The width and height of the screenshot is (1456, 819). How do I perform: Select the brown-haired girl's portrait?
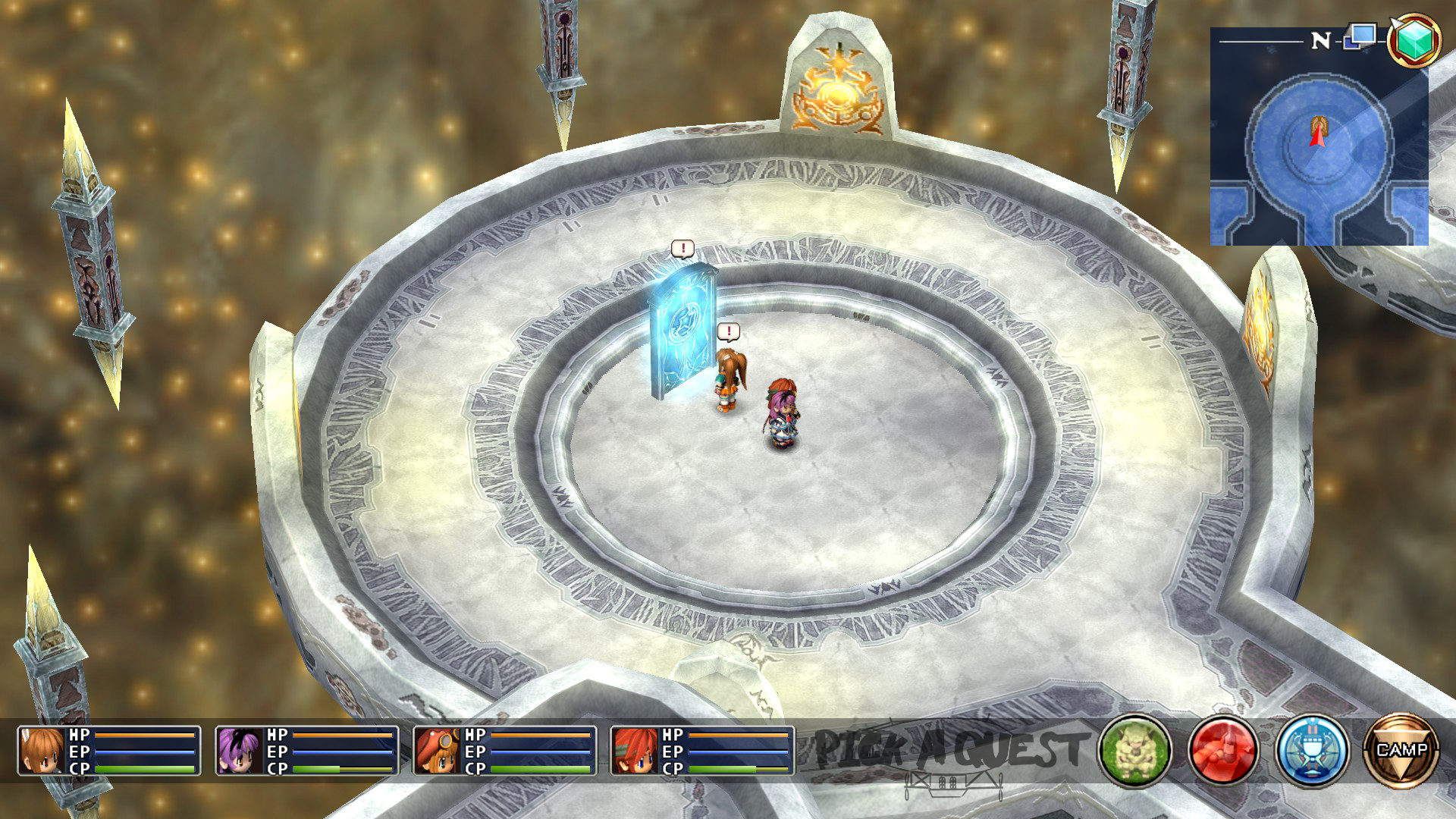pos(42,751)
